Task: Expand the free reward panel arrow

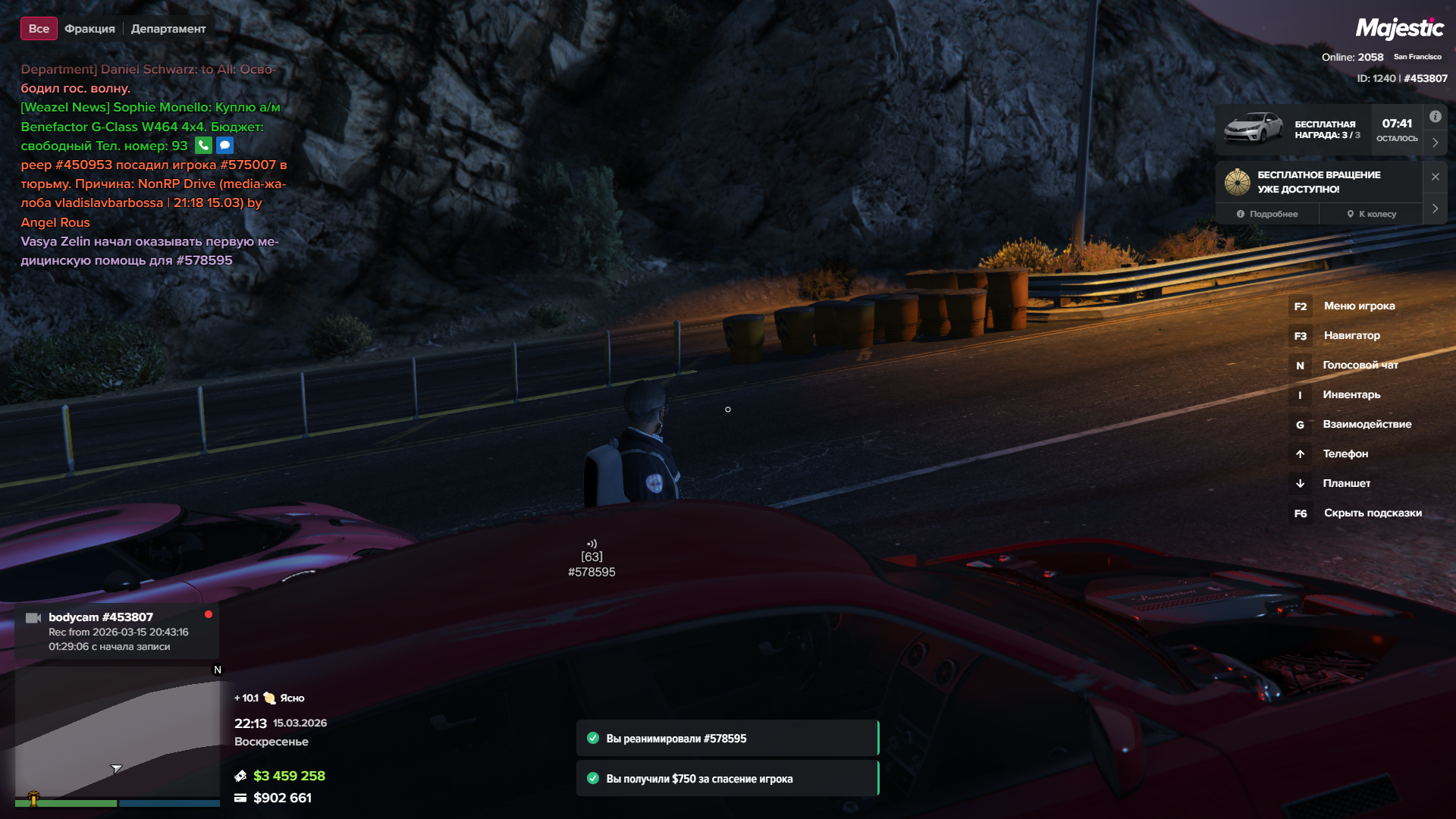Action: [1435, 143]
